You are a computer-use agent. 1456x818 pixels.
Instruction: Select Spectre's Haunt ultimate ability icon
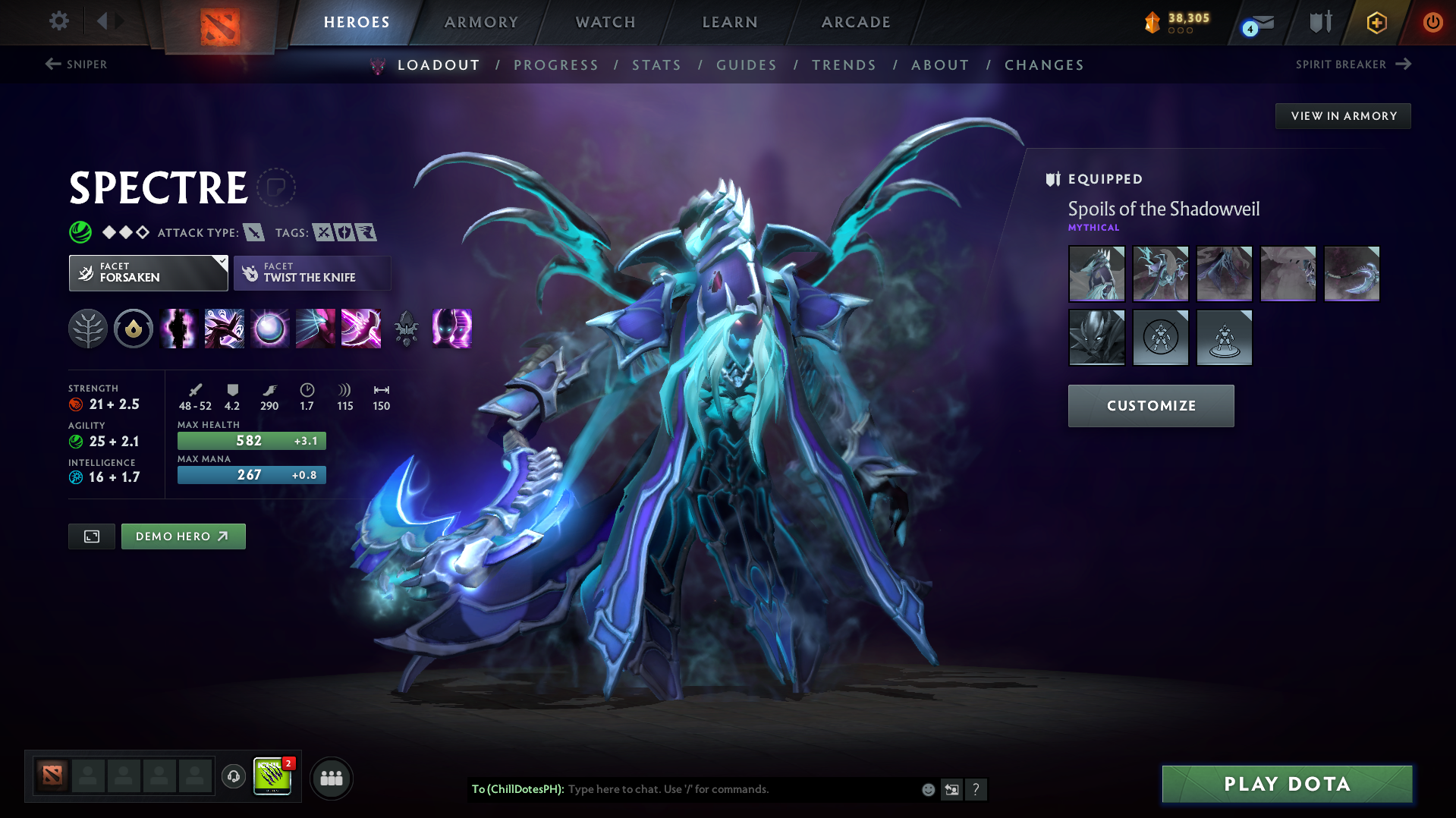[451, 329]
